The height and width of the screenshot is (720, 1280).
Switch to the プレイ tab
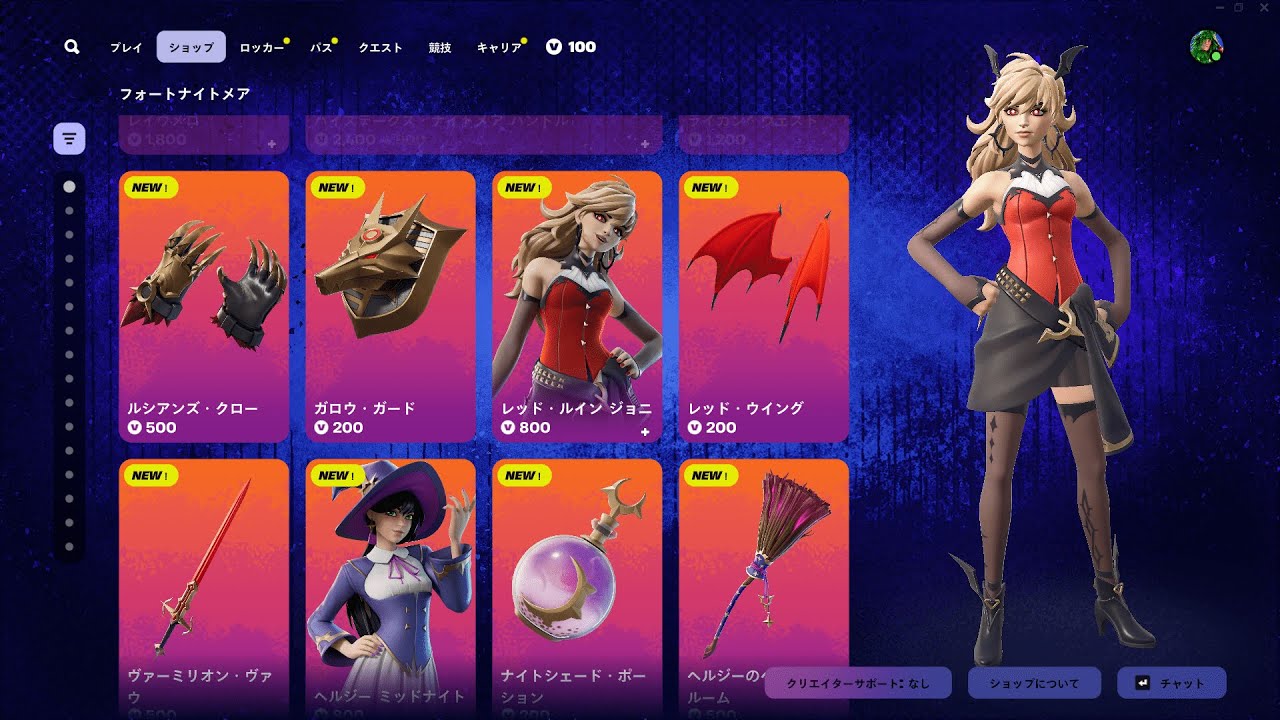pos(126,47)
